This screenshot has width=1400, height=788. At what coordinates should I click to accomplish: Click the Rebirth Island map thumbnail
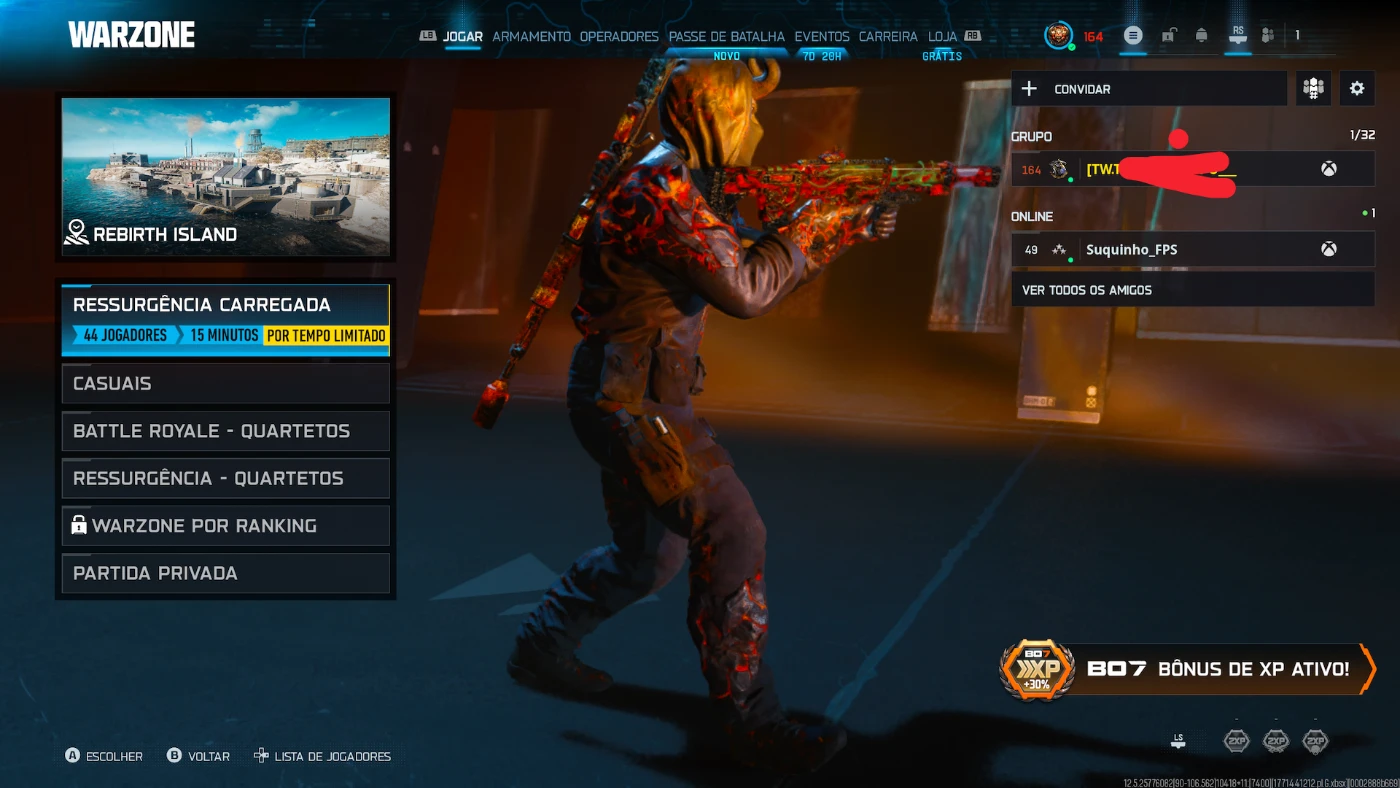tap(225, 176)
